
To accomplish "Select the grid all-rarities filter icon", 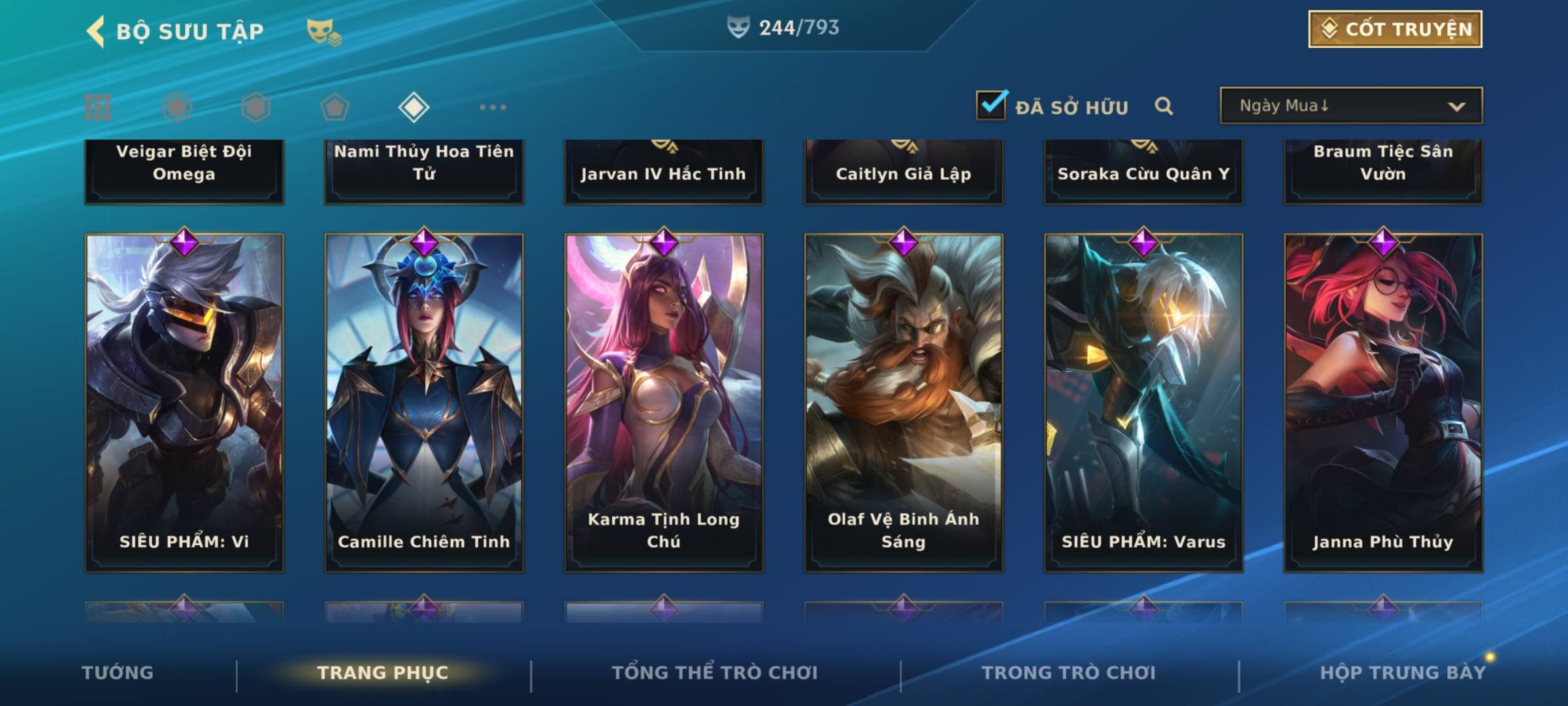I will [x=98, y=107].
